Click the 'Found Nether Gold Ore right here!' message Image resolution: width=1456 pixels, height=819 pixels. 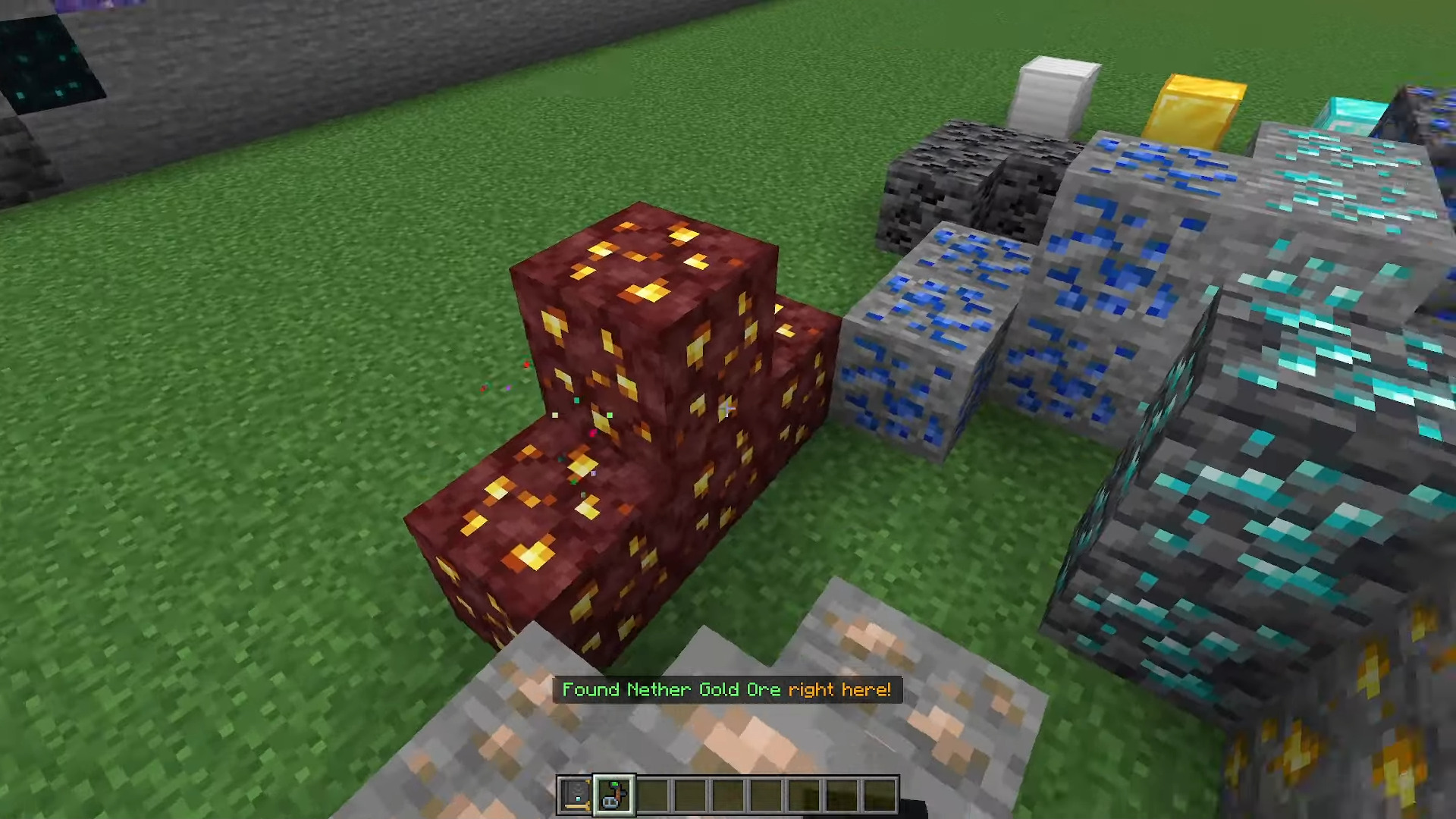[726, 689]
